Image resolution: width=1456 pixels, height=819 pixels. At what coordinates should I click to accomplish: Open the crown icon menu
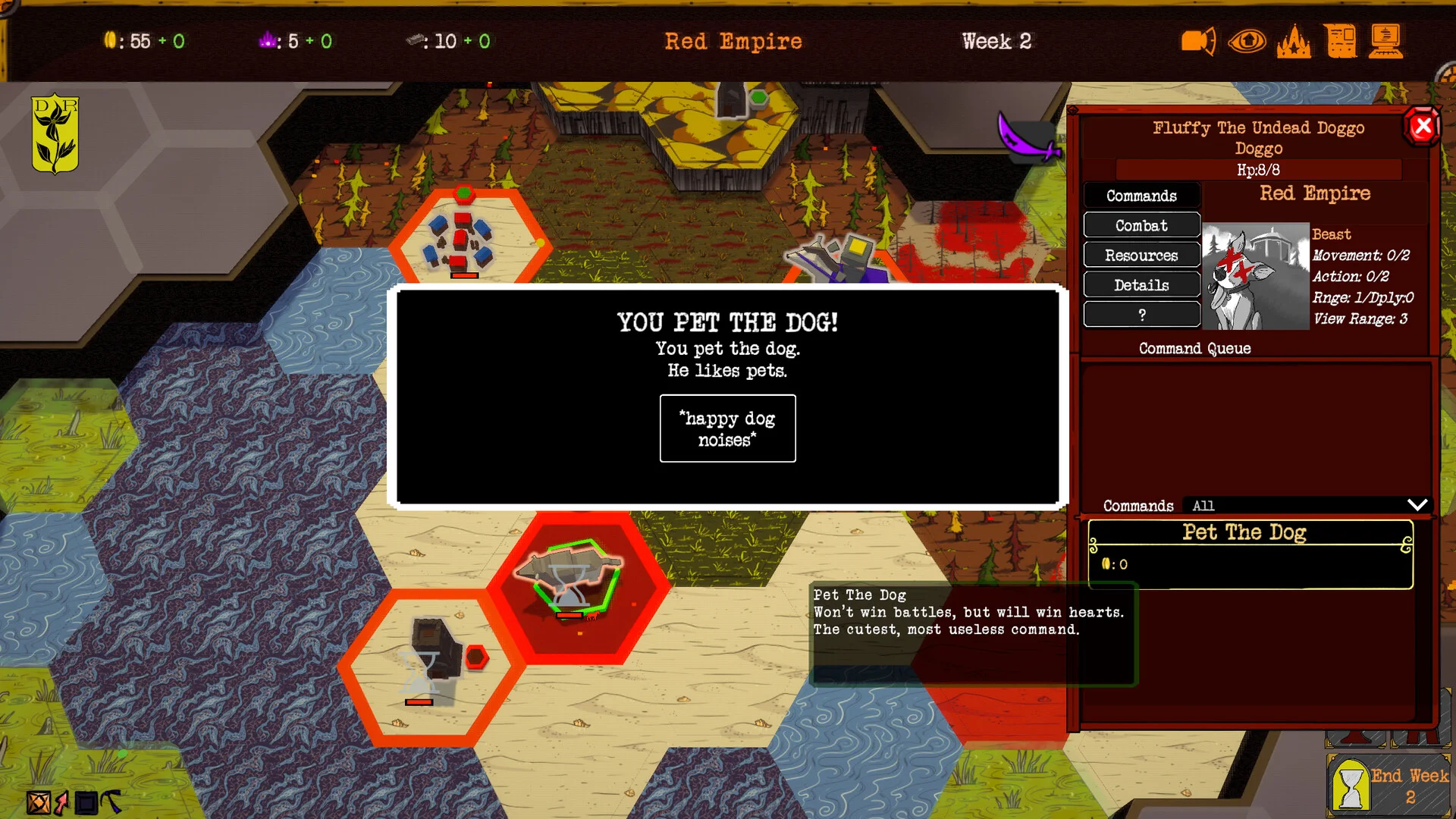click(1294, 41)
